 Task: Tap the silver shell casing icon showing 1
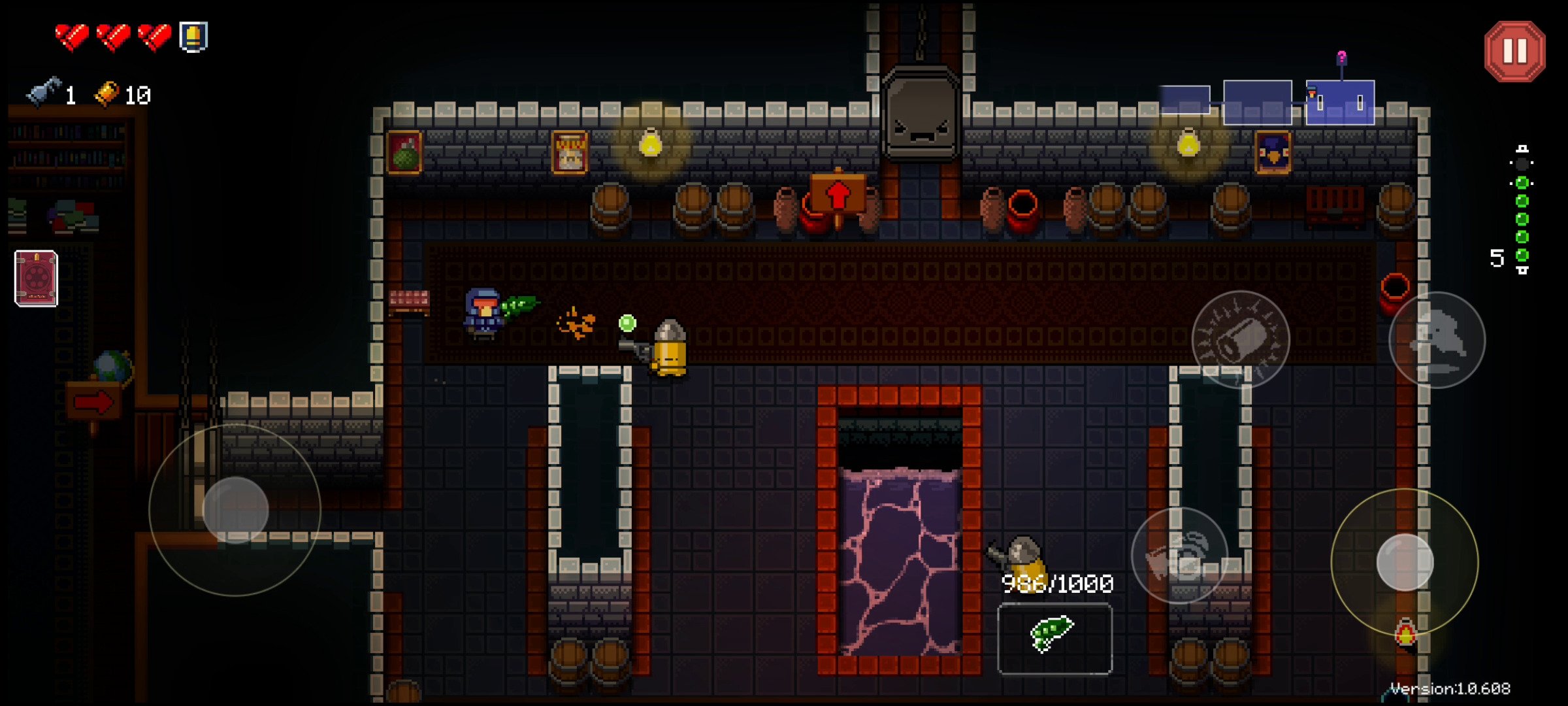click(x=42, y=93)
